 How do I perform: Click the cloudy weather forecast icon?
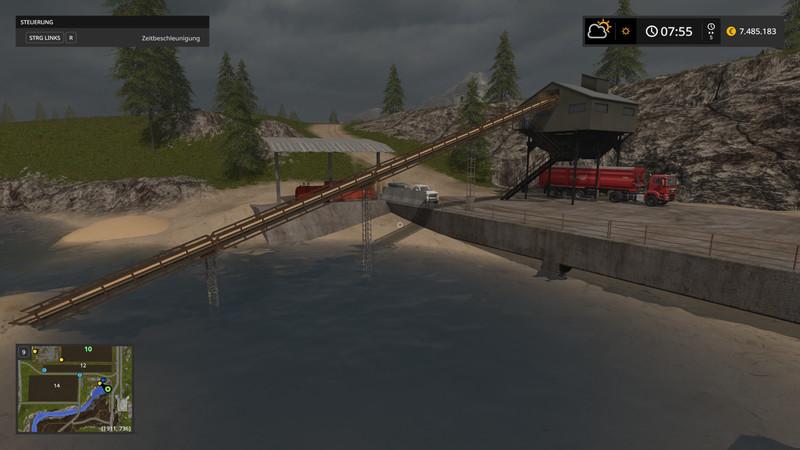pyautogui.click(x=600, y=30)
